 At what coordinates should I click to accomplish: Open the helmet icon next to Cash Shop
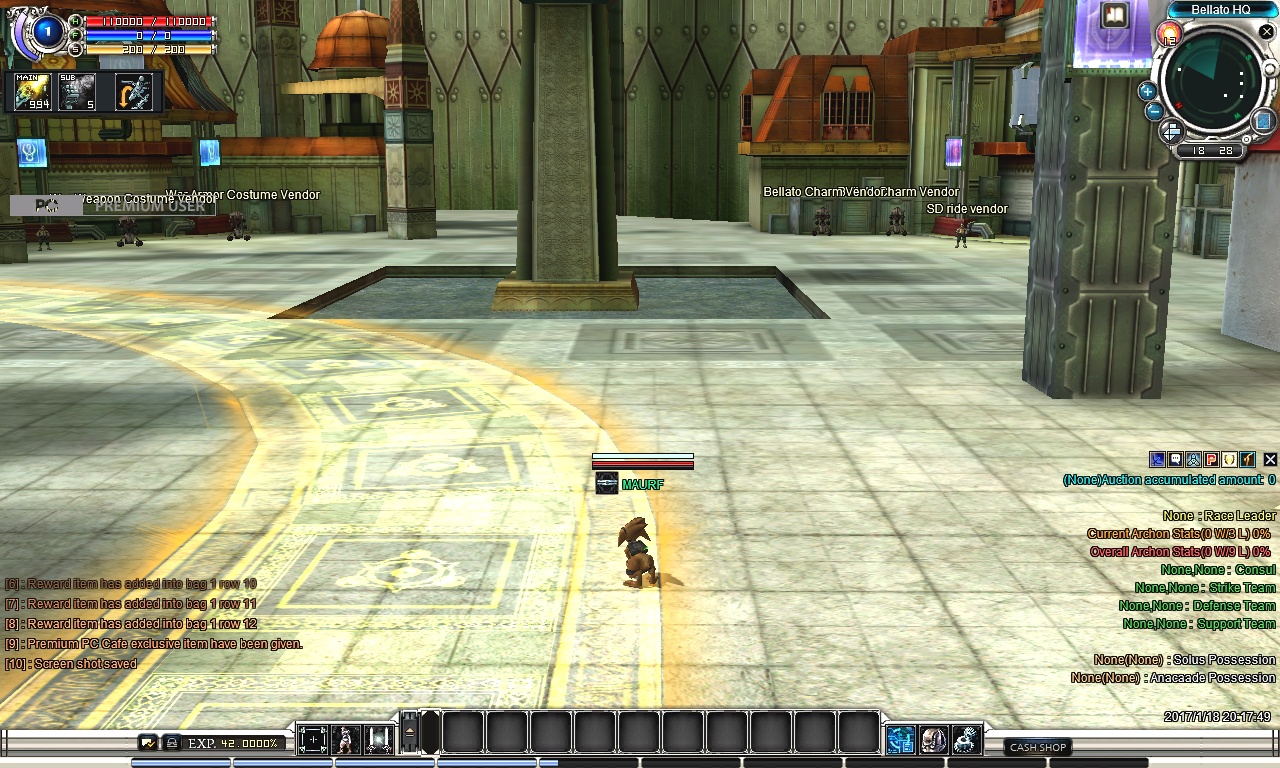click(x=933, y=740)
